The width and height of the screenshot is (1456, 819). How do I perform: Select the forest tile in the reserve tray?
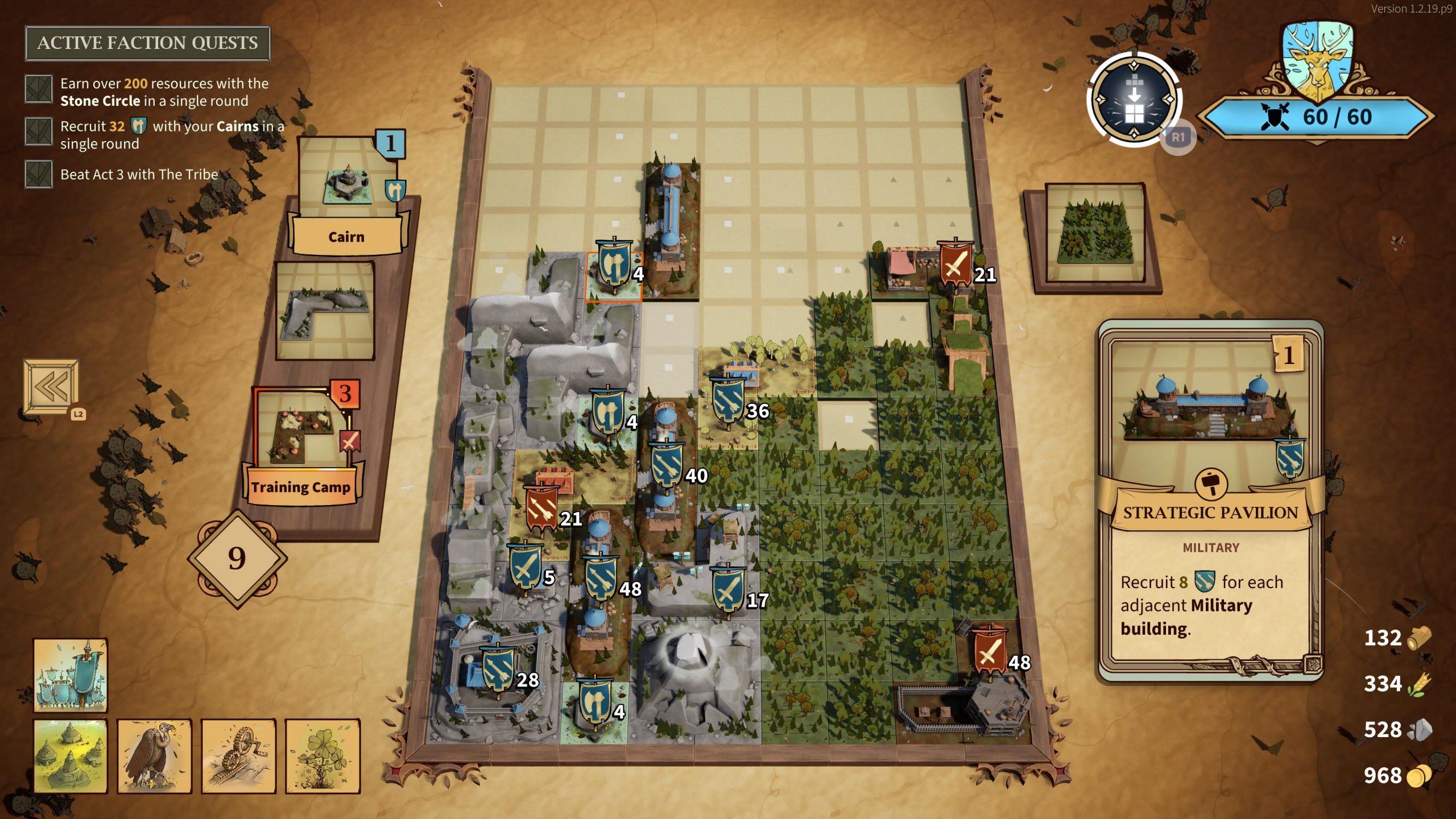(1095, 233)
